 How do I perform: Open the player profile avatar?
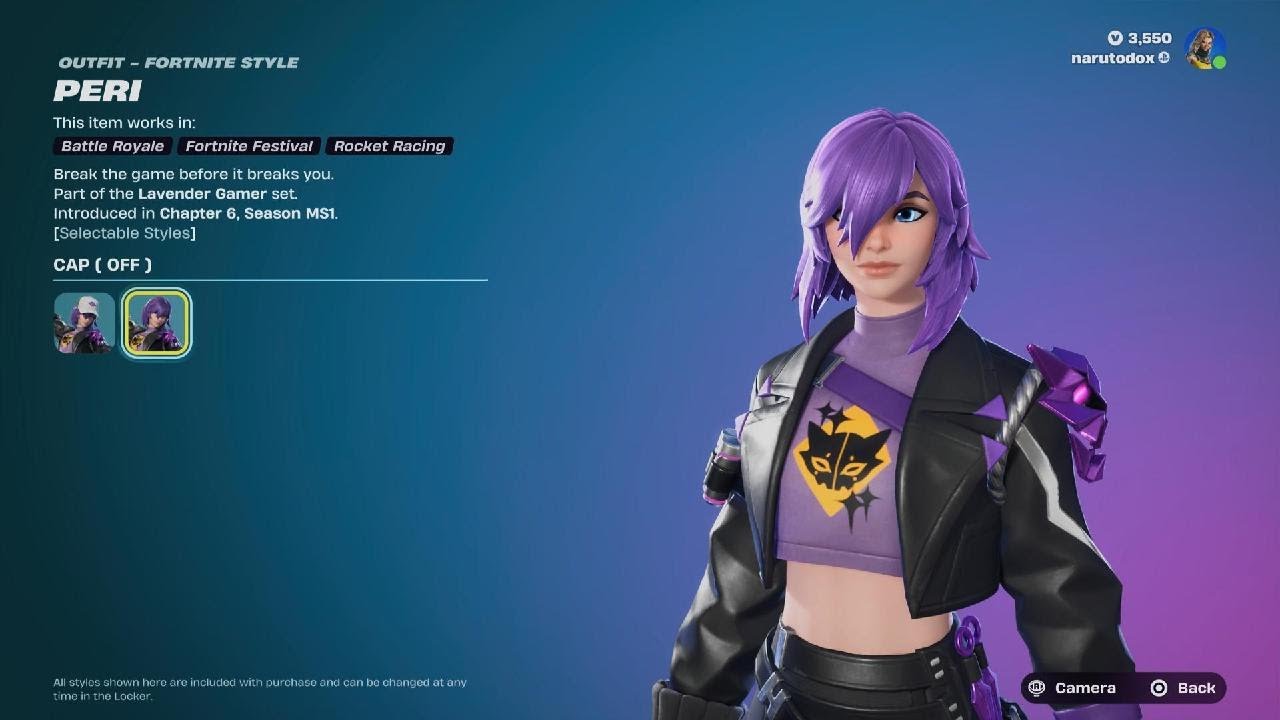[x=1205, y=48]
